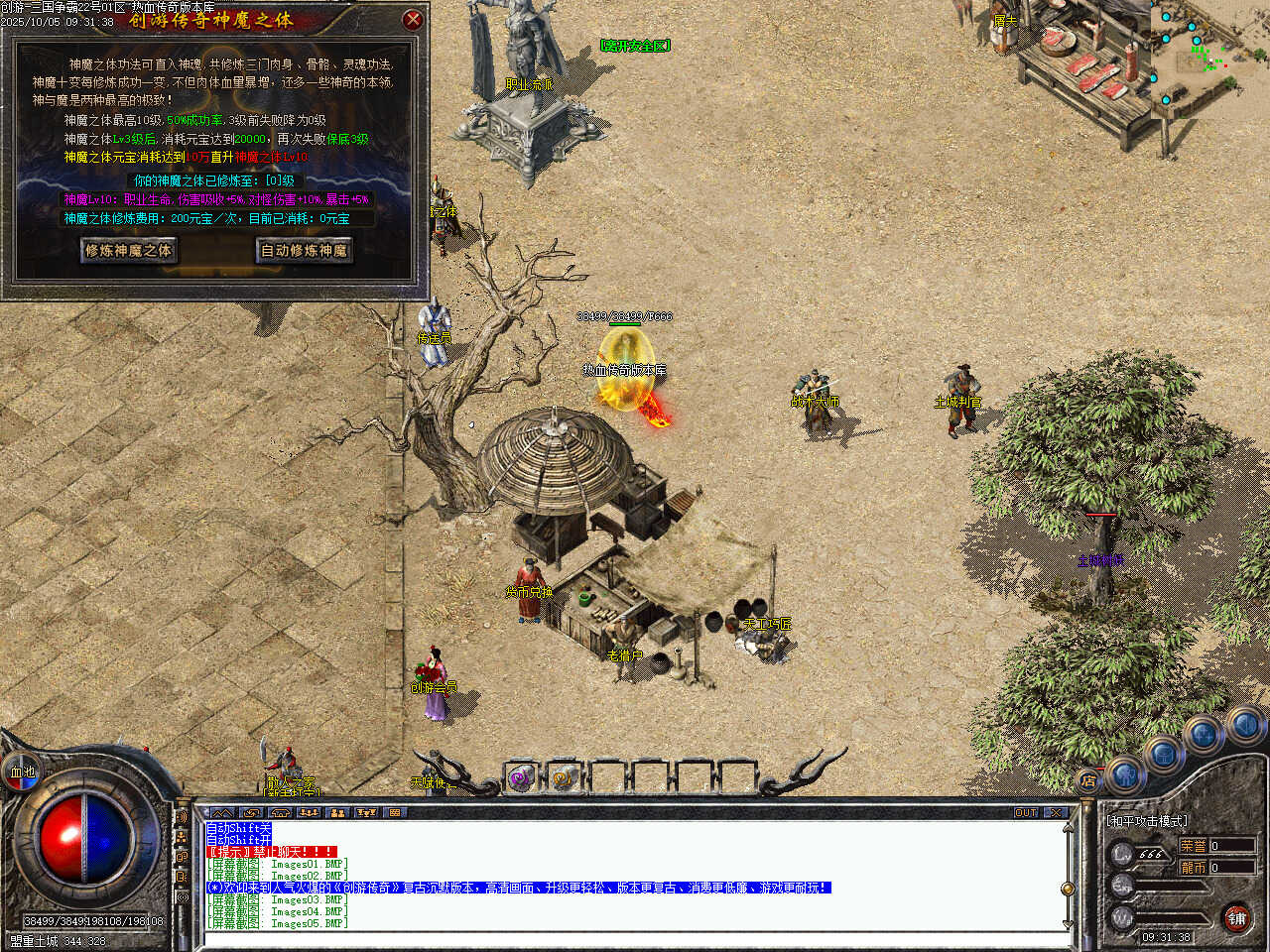Select the mountain-peaks chat toolbar button
Image resolution: width=1270 pixels, height=952 pixels.
222,812
